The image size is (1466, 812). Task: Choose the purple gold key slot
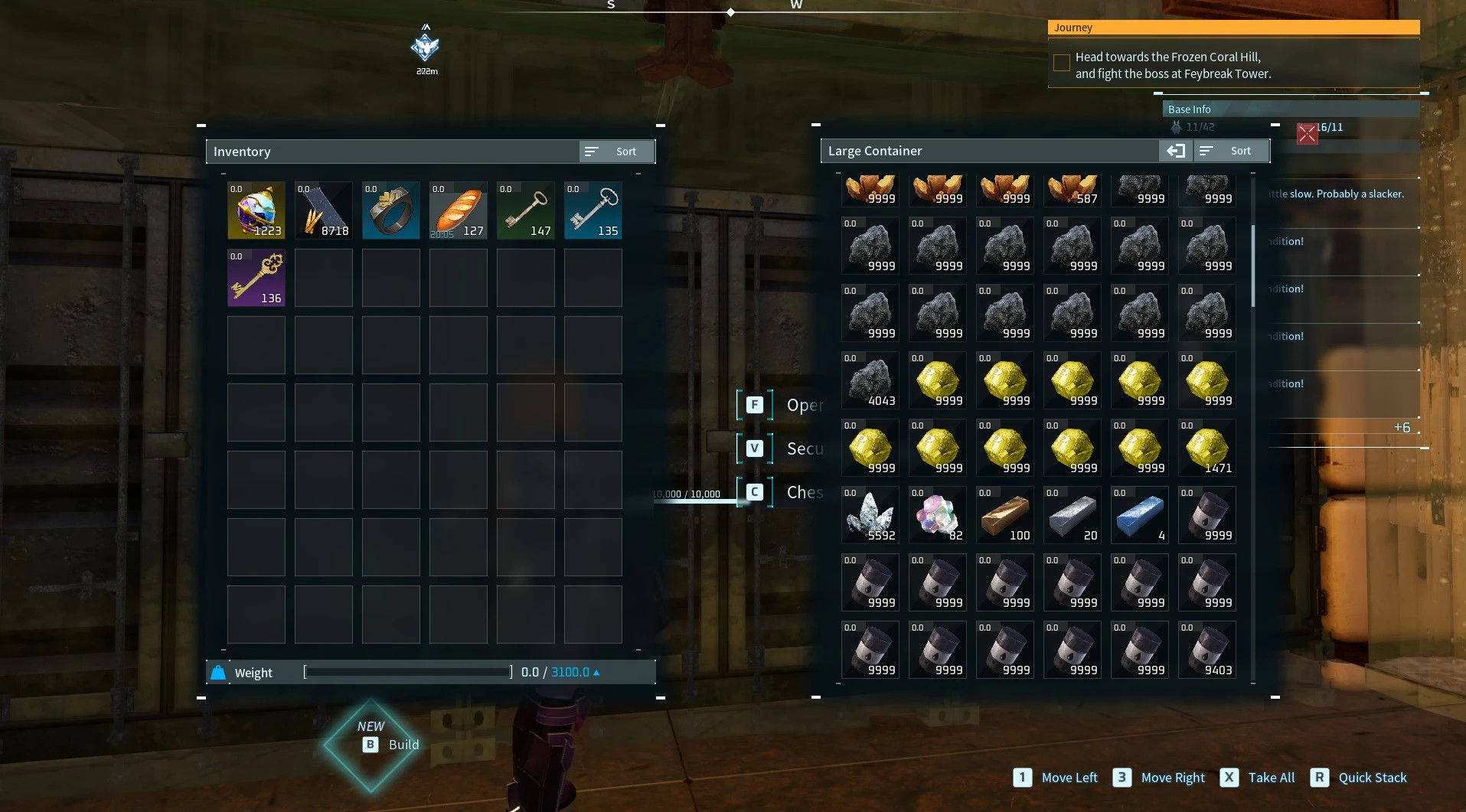point(256,278)
